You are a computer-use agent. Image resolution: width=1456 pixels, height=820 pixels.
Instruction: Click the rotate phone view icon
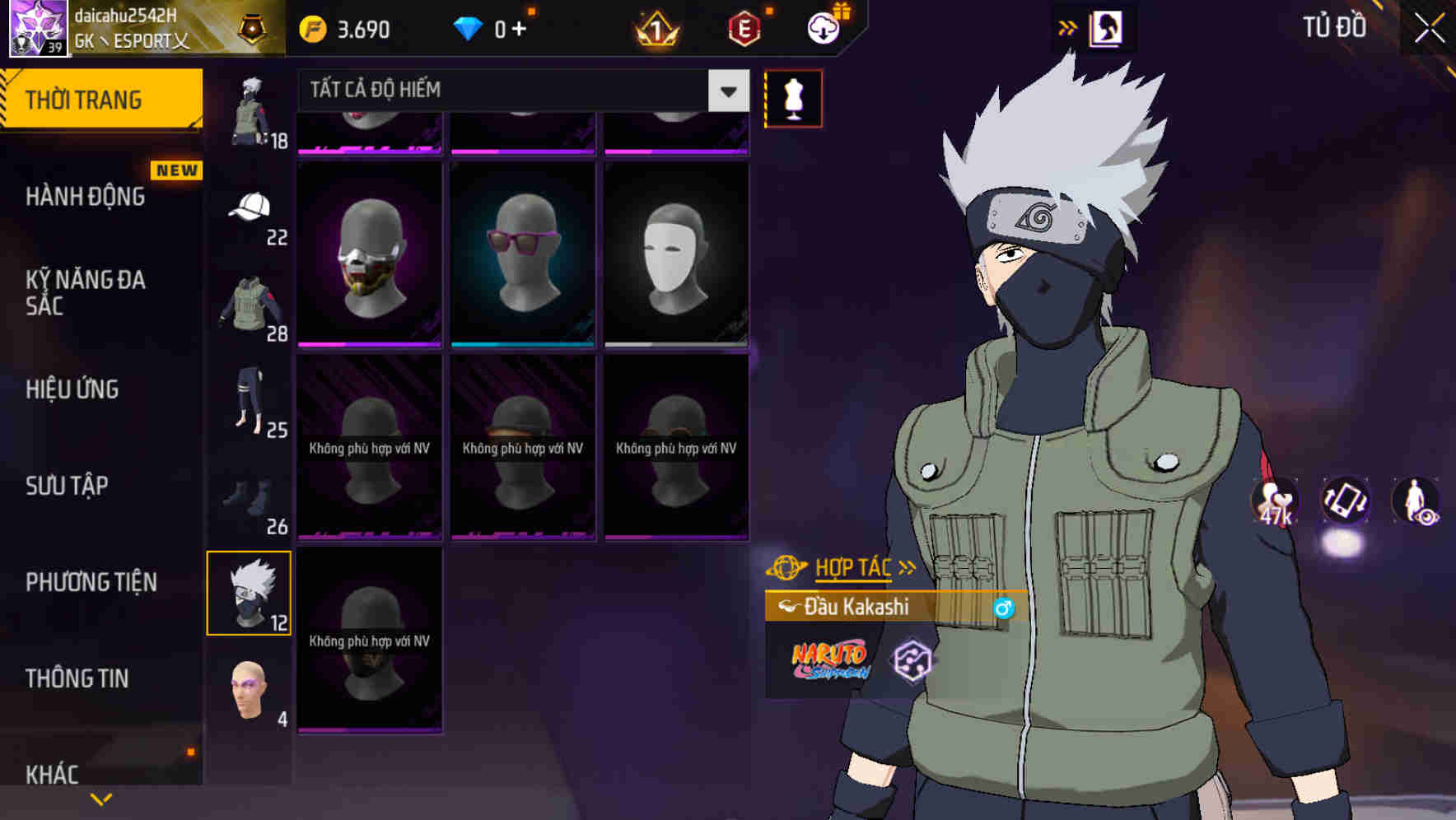pos(1345,502)
